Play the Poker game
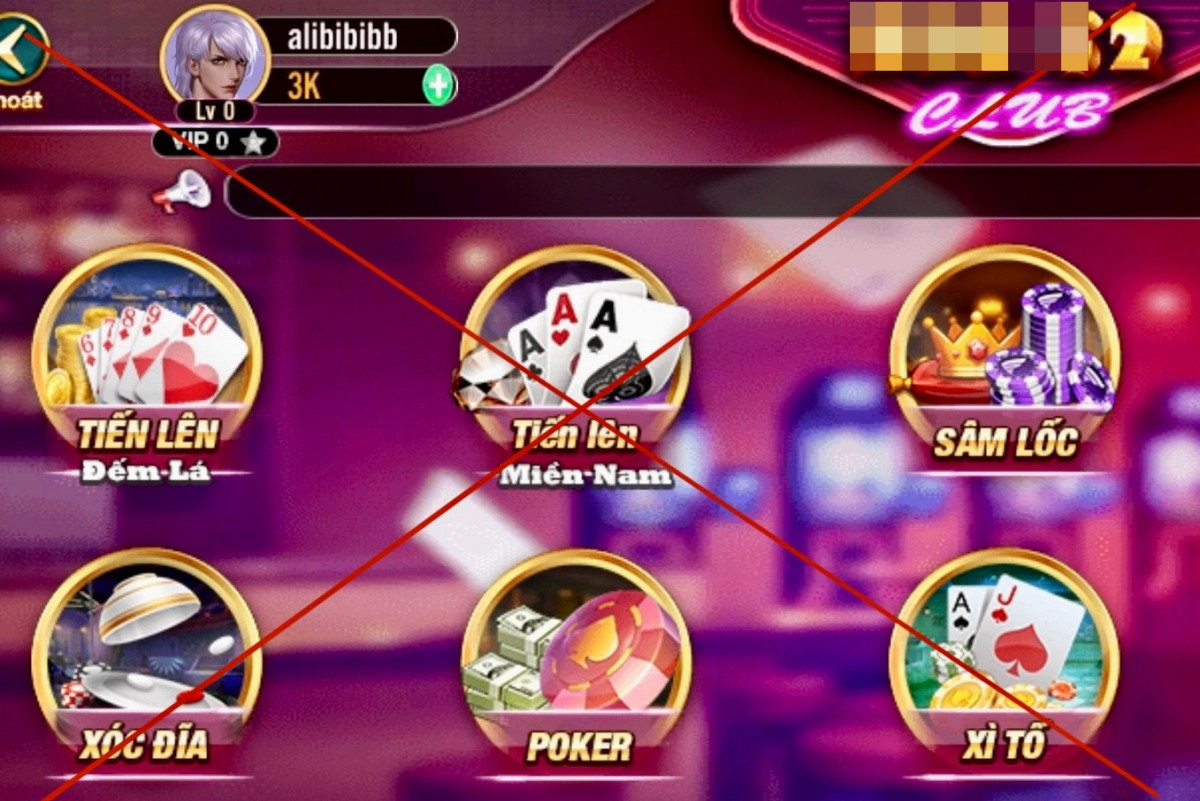Screen dimensions: 1200x801 pos(576,662)
